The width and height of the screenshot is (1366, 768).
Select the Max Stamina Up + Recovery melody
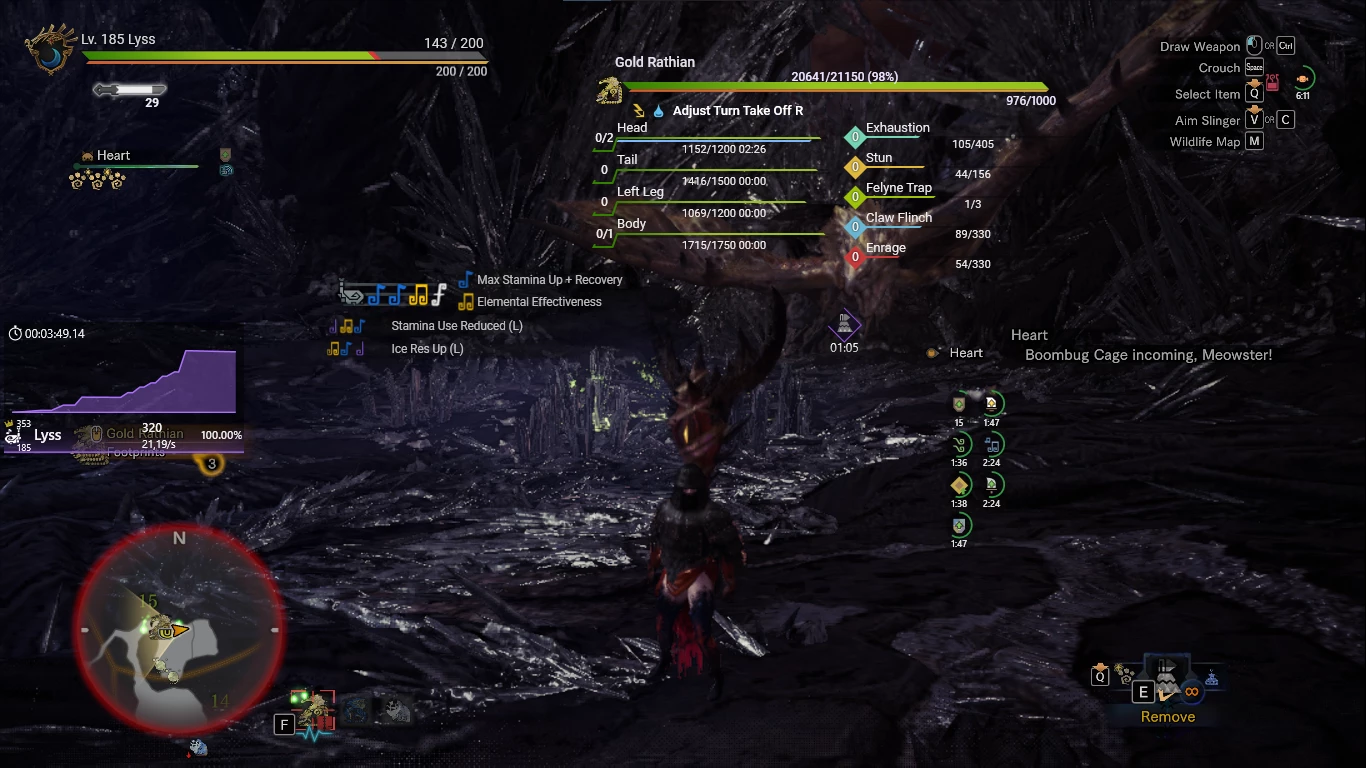coord(549,280)
